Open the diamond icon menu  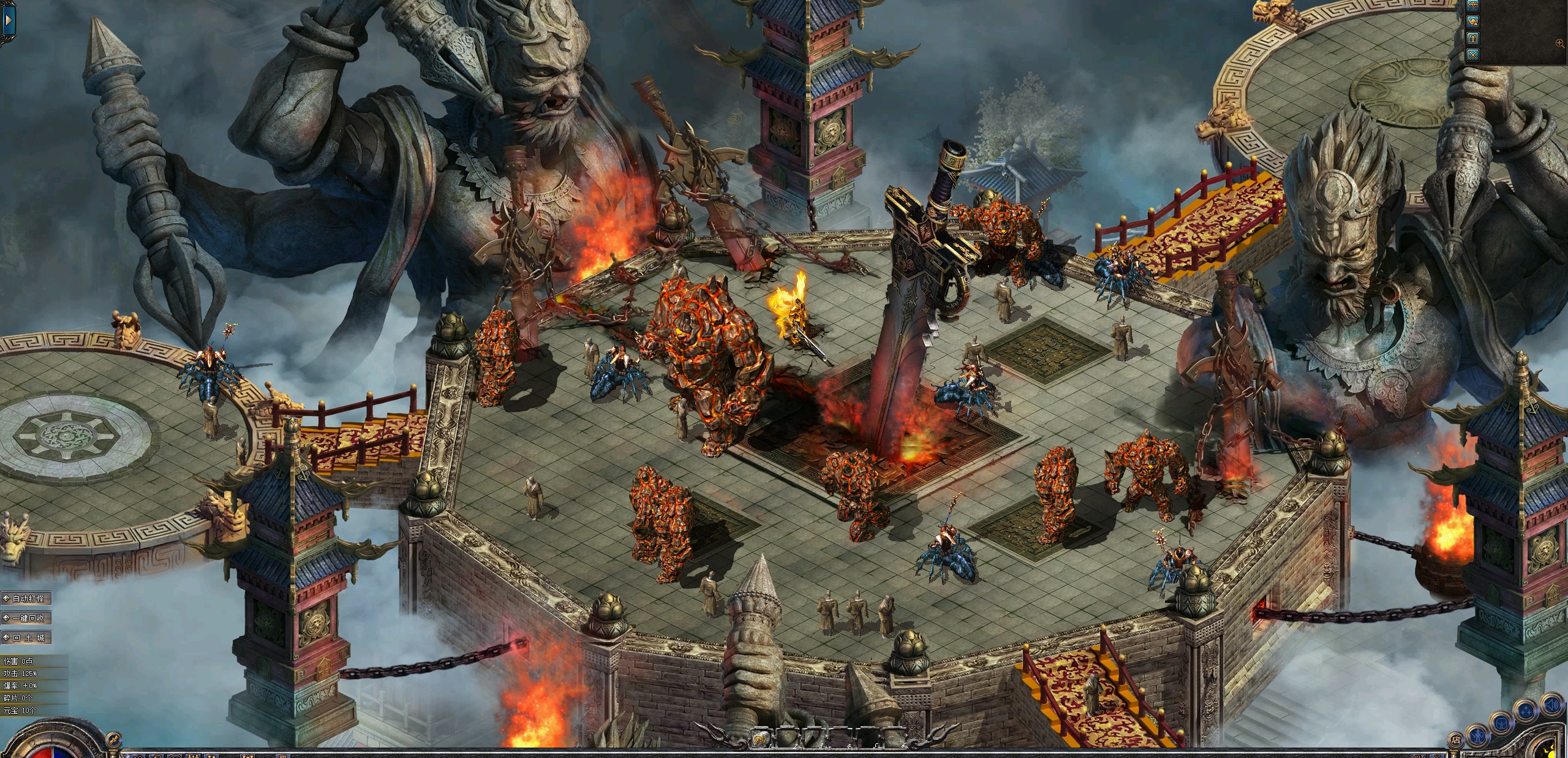(1473, 6)
